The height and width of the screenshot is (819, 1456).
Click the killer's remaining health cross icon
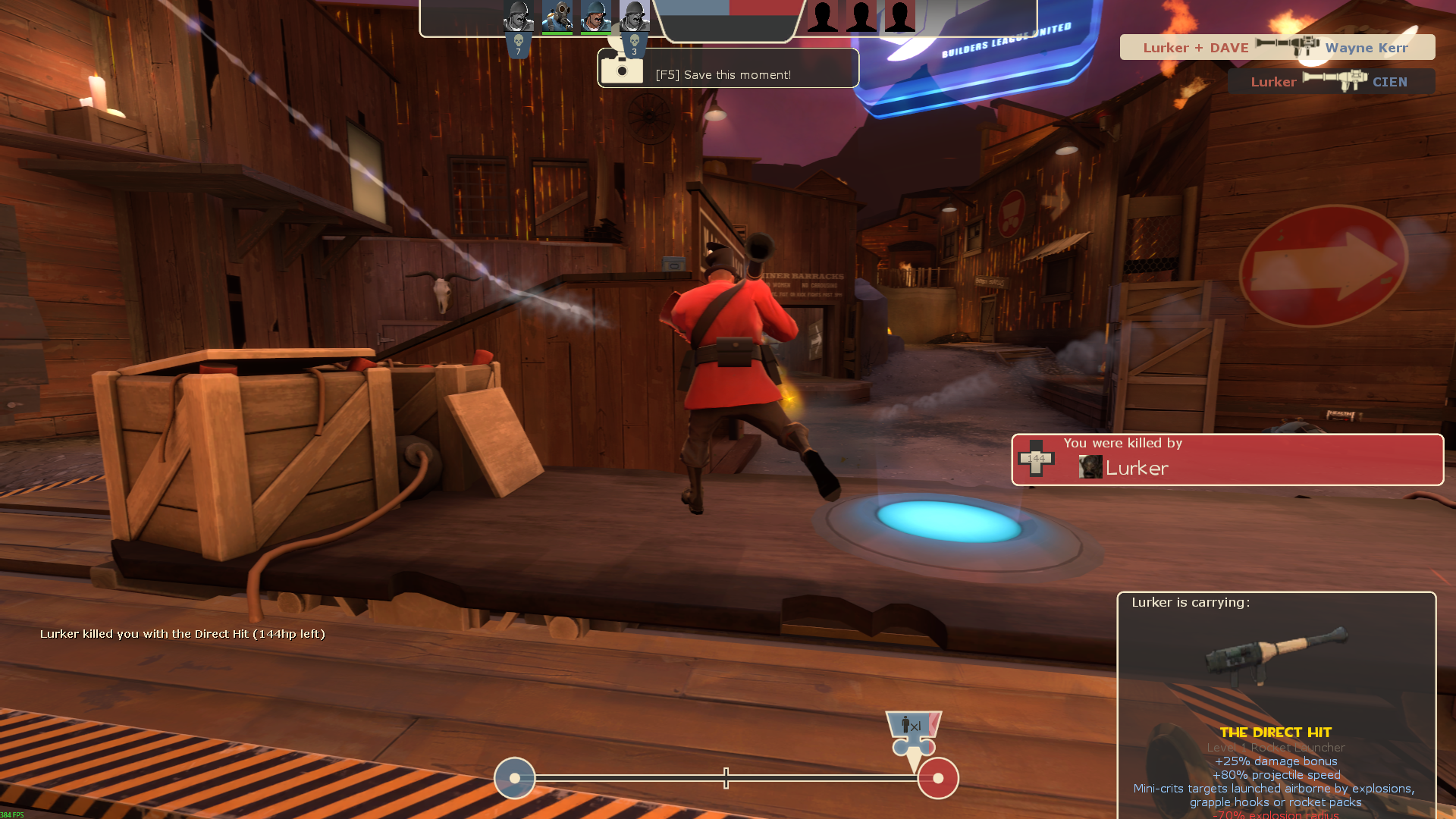coord(1036,458)
